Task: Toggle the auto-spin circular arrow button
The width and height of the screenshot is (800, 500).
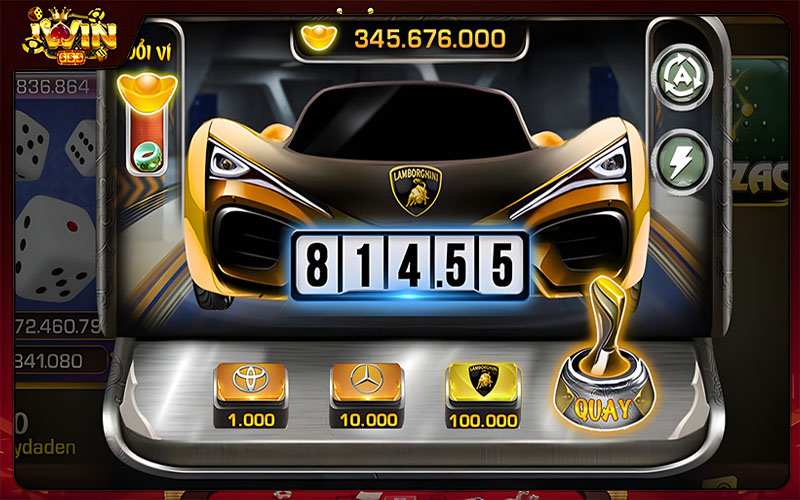Action: tap(681, 74)
